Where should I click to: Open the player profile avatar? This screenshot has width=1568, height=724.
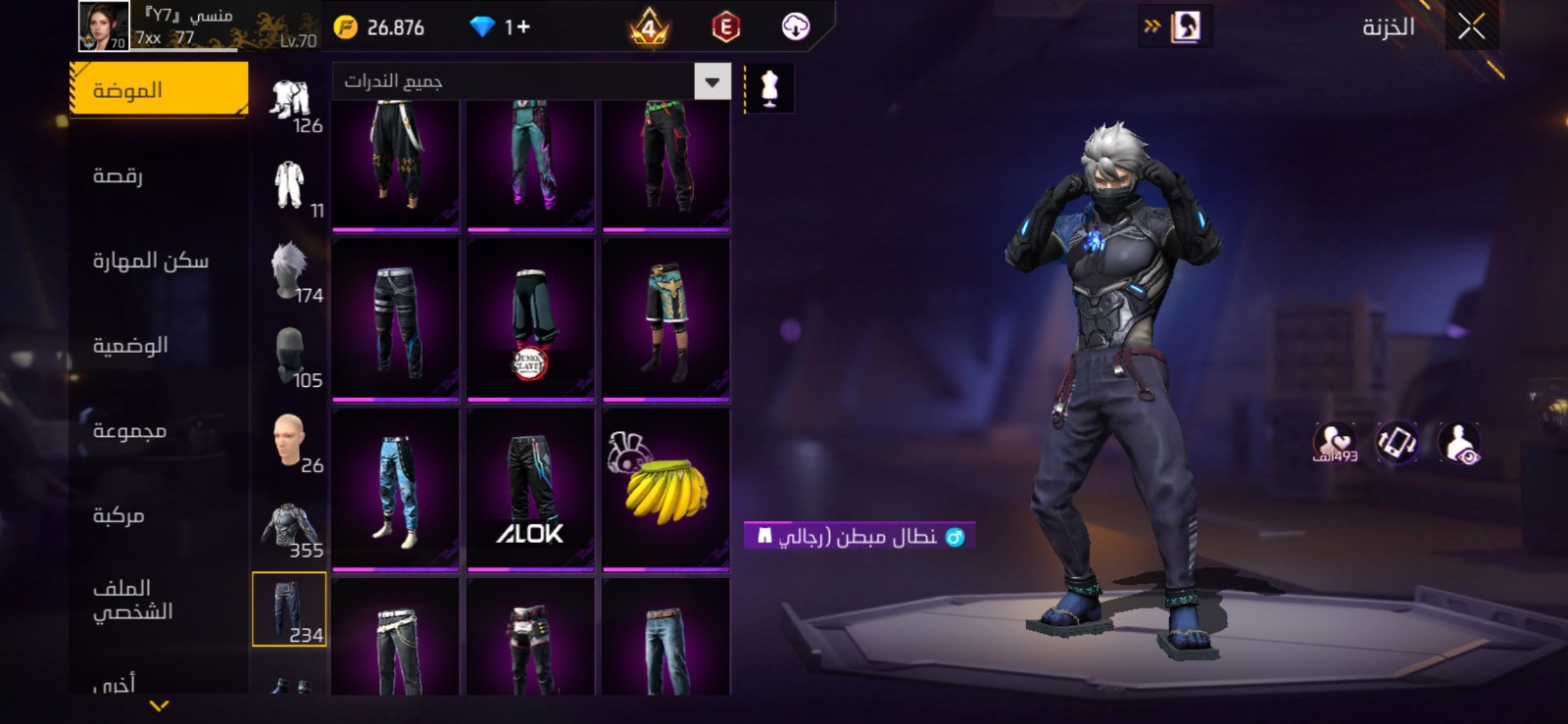click(103, 26)
